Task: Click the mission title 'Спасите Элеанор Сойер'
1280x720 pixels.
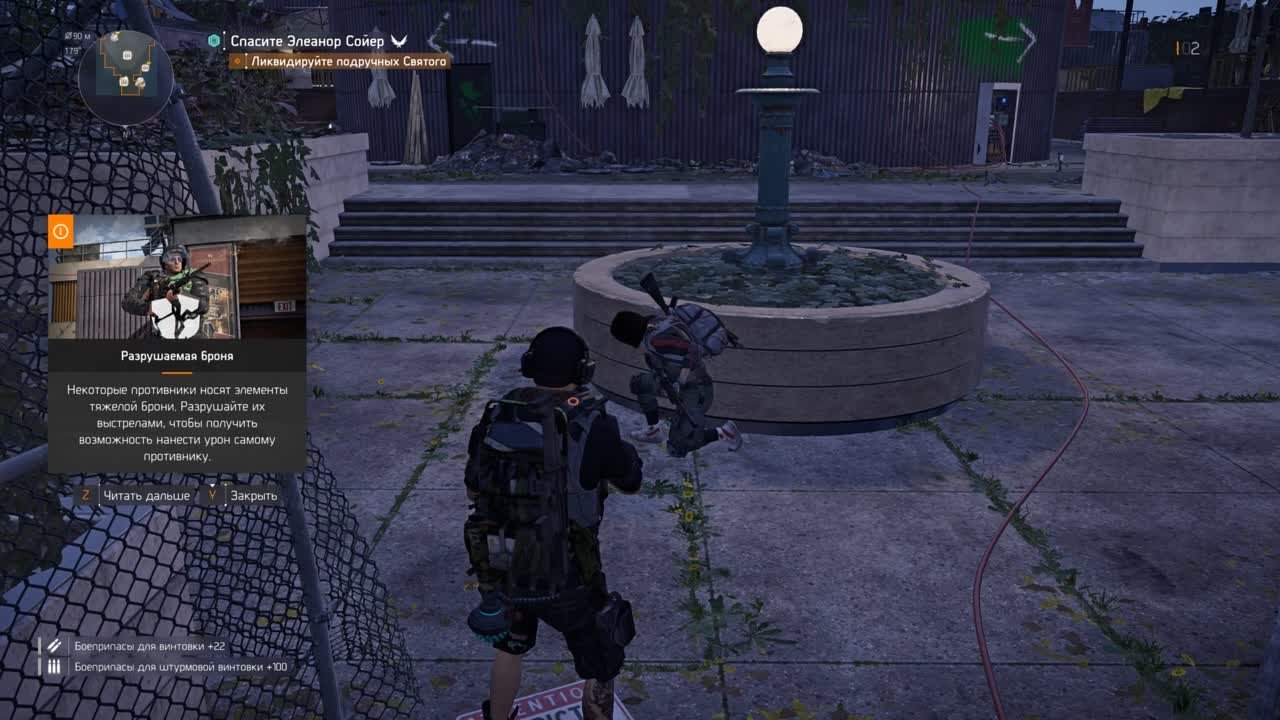Action: click(305, 38)
